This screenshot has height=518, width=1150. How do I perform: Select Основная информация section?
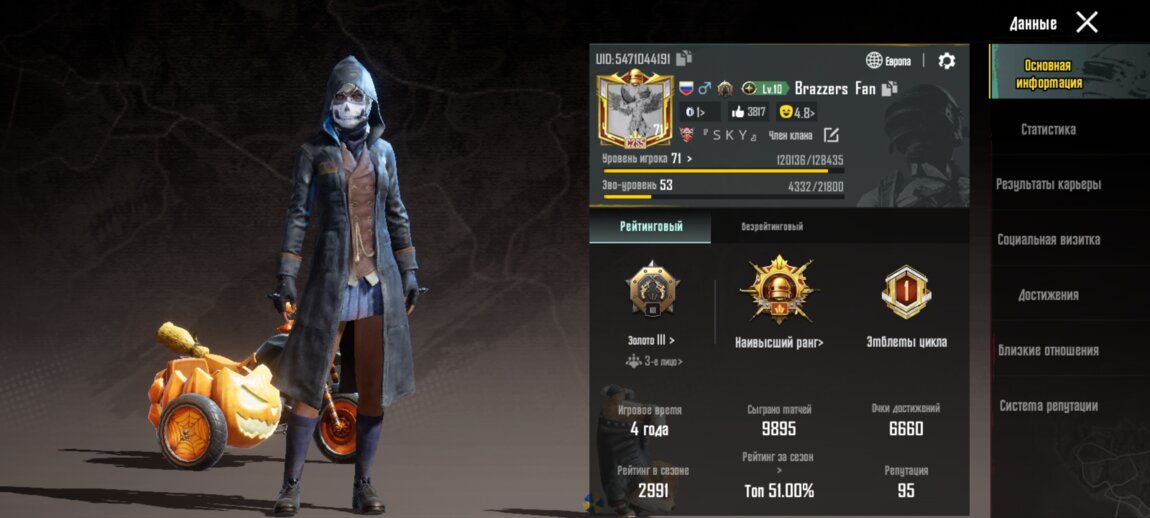tap(1048, 74)
